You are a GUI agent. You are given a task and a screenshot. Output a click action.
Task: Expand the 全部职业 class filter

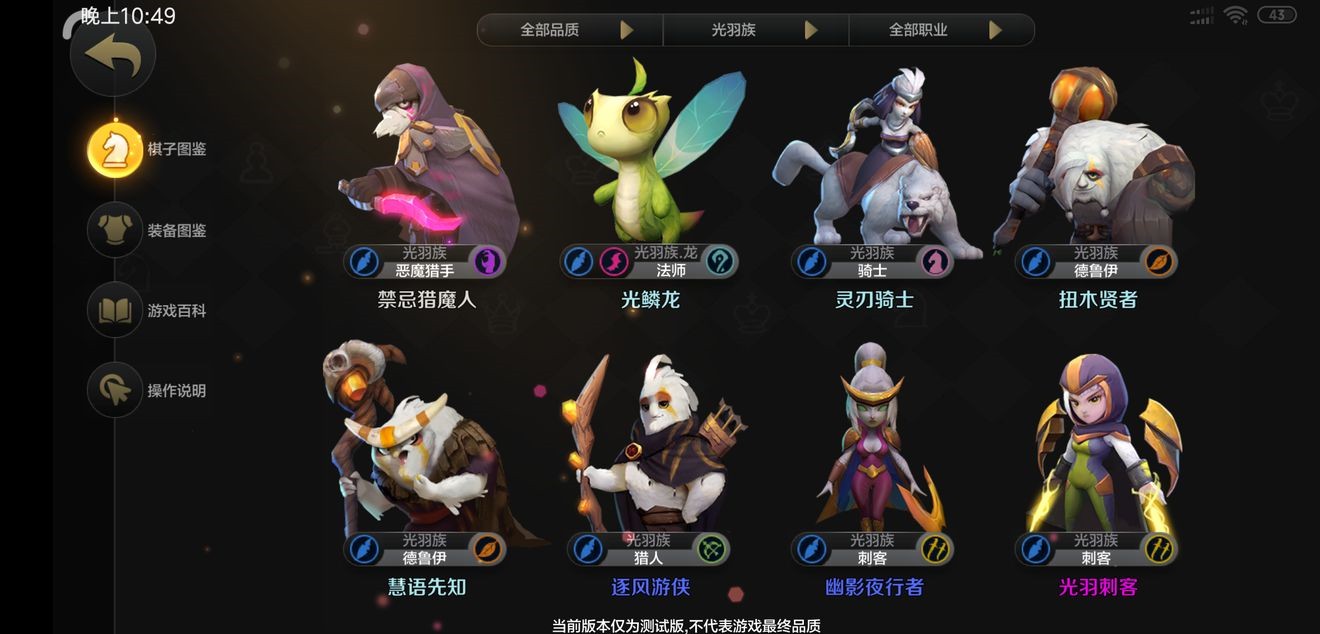pyautogui.click(x=941, y=30)
